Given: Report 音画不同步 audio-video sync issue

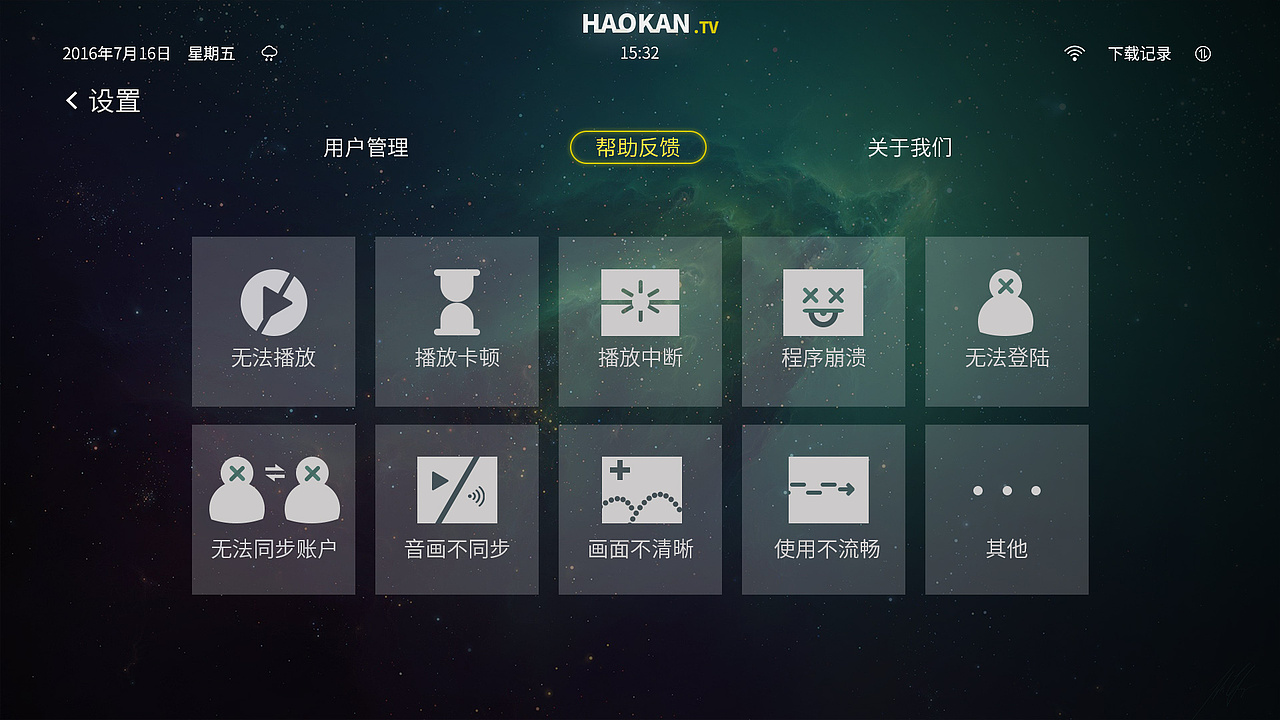Looking at the screenshot, I should pos(456,508).
